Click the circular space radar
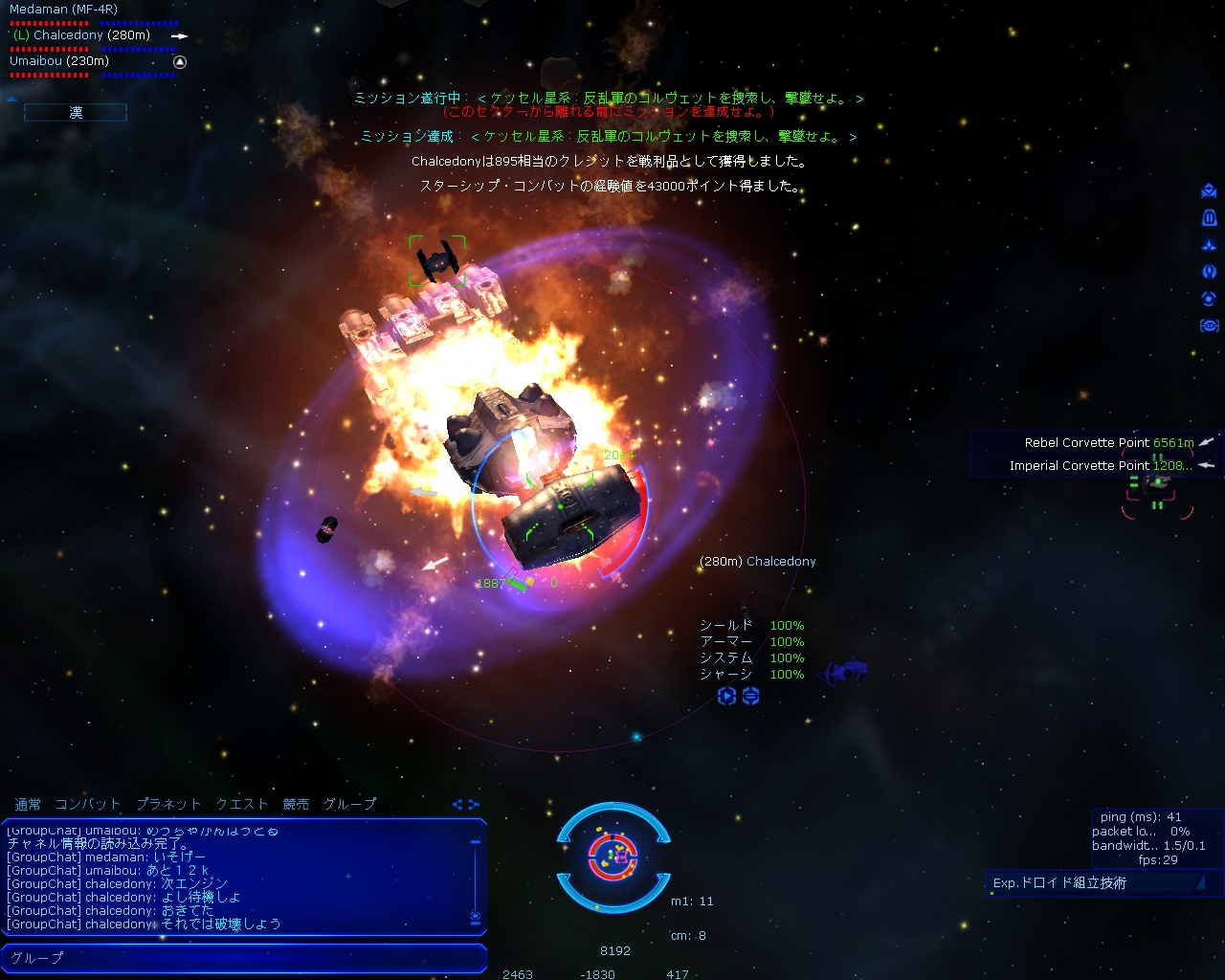Viewport: 1225px width, 980px height. 612,857
